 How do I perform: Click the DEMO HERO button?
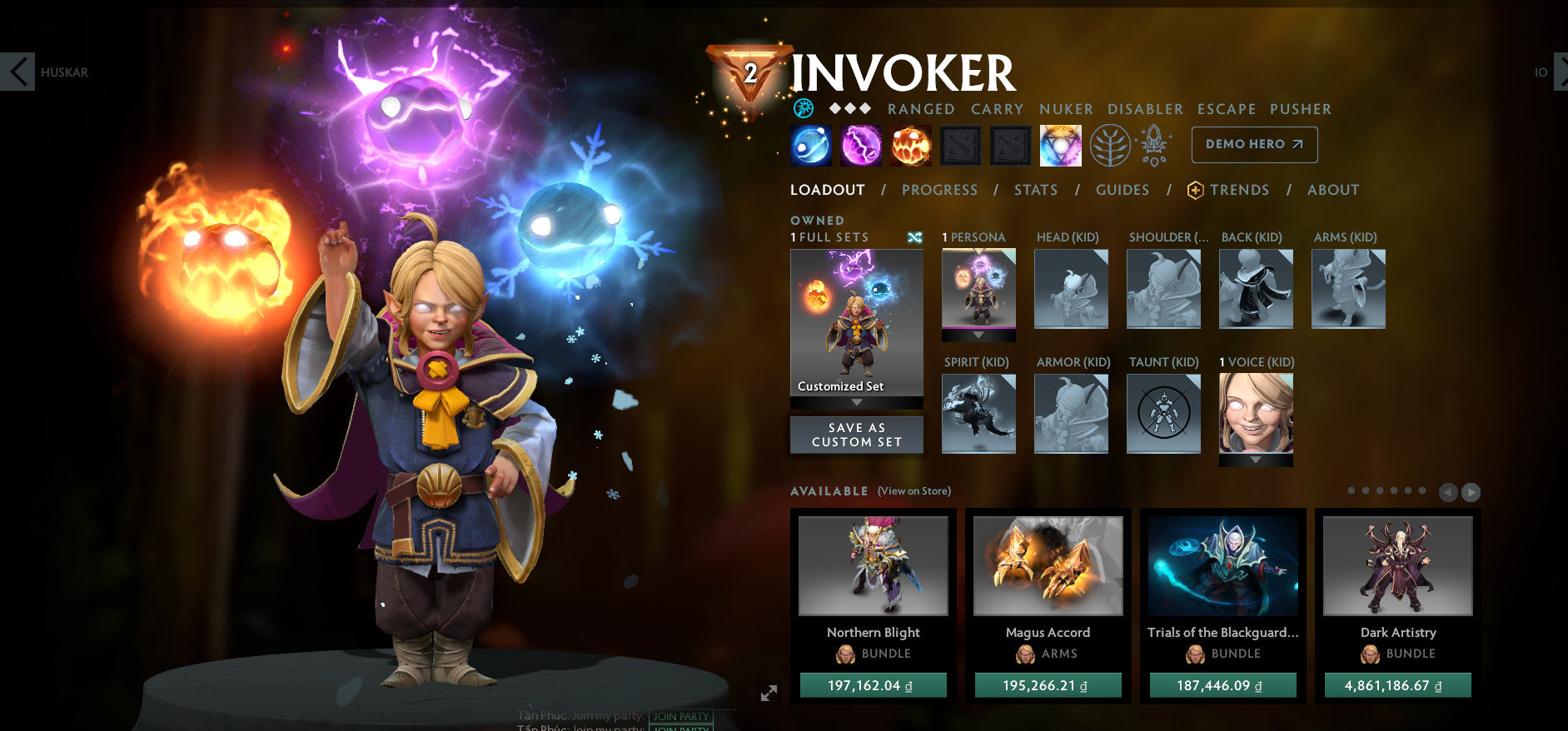(x=1254, y=144)
